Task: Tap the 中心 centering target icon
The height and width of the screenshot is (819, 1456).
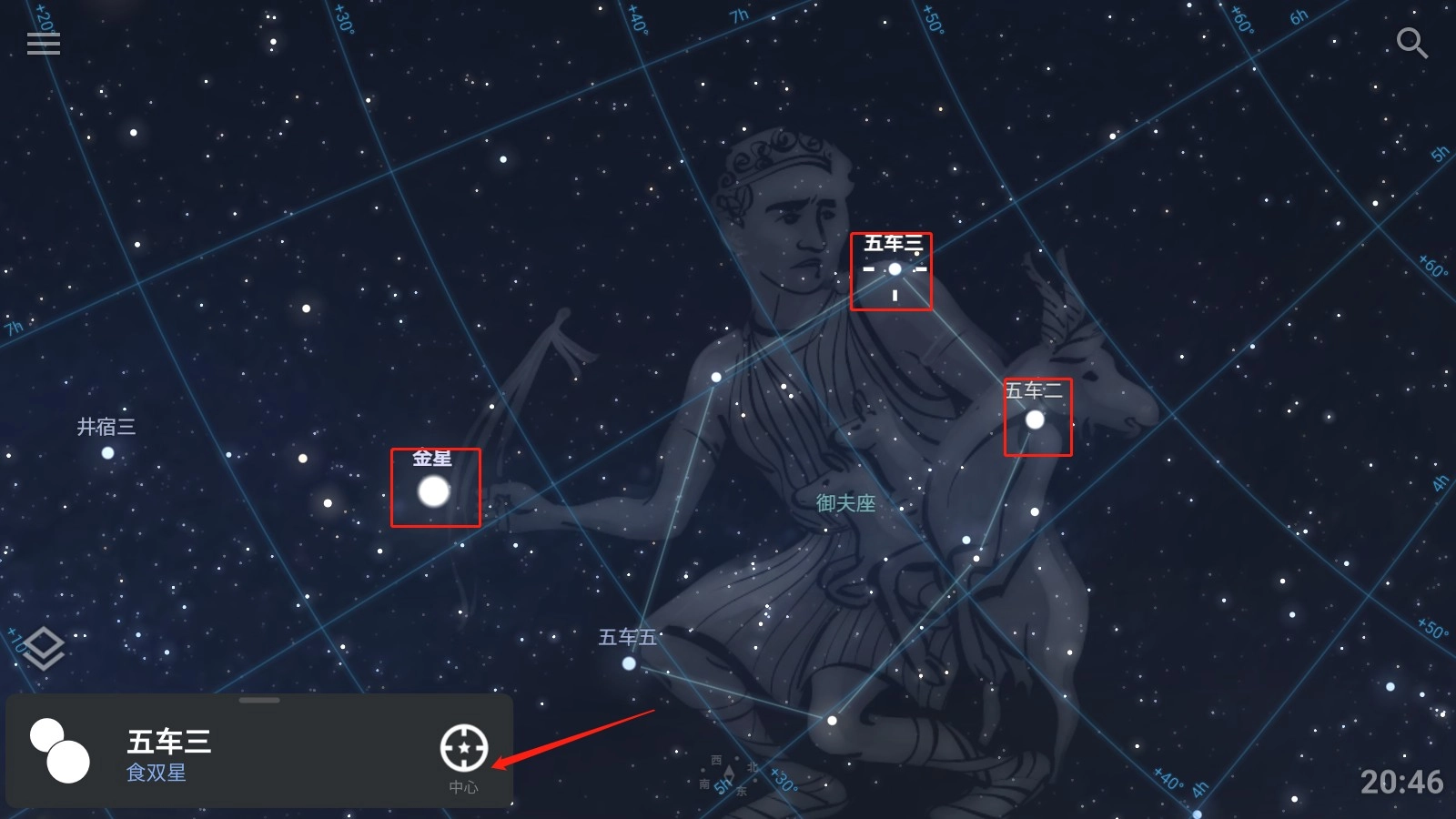Action: point(466,748)
